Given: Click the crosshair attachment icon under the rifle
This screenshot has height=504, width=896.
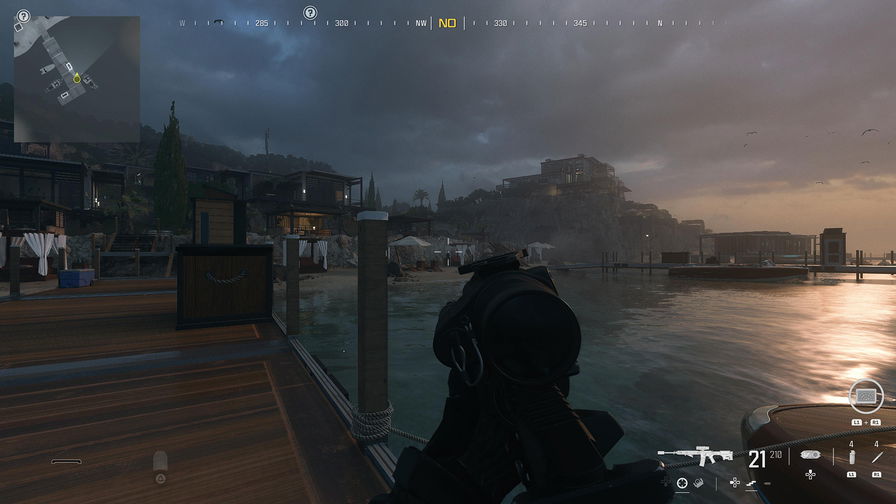Looking at the screenshot, I should click(x=682, y=483).
